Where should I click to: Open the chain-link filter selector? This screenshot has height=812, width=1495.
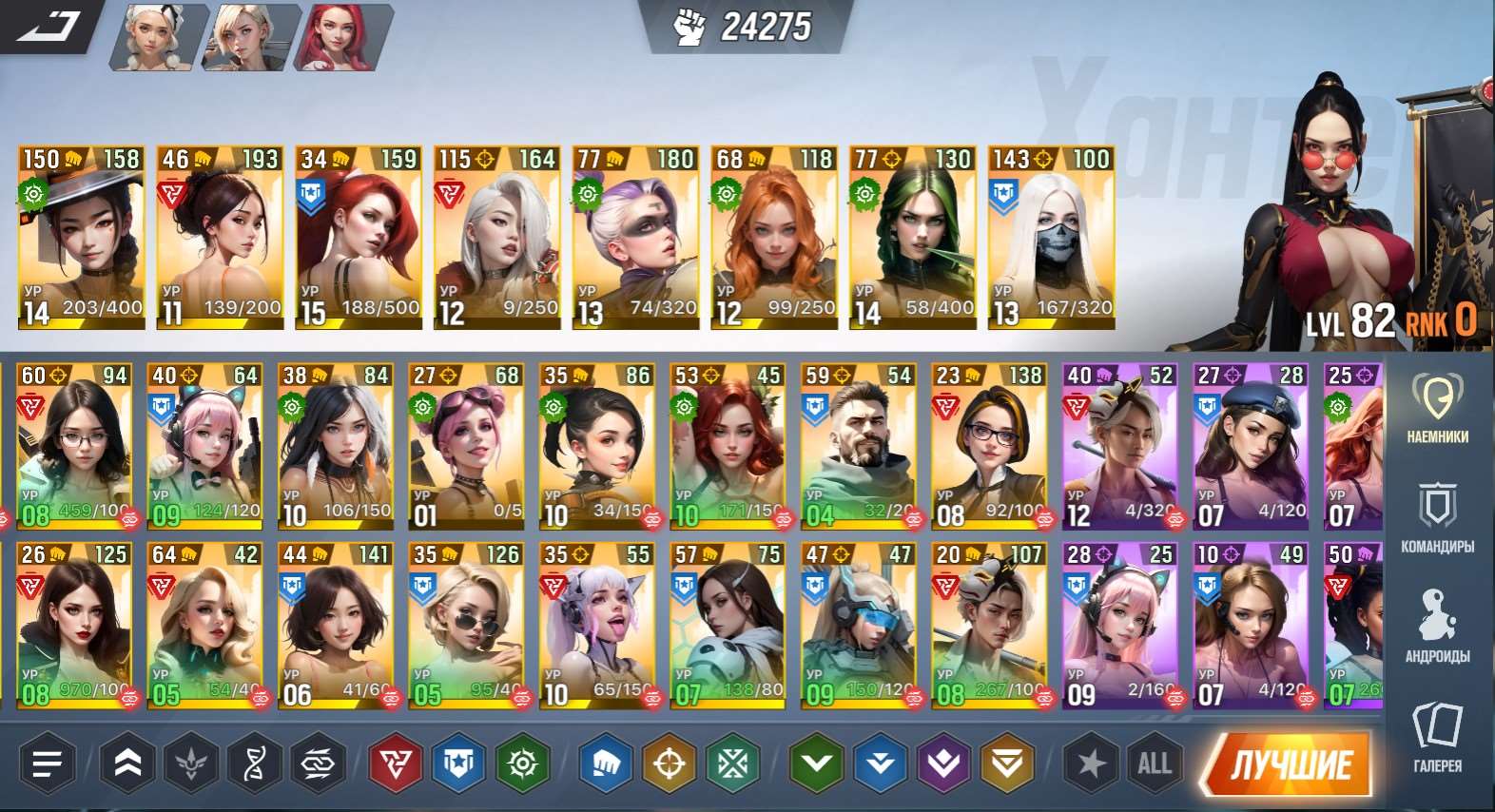[x=316, y=763]
